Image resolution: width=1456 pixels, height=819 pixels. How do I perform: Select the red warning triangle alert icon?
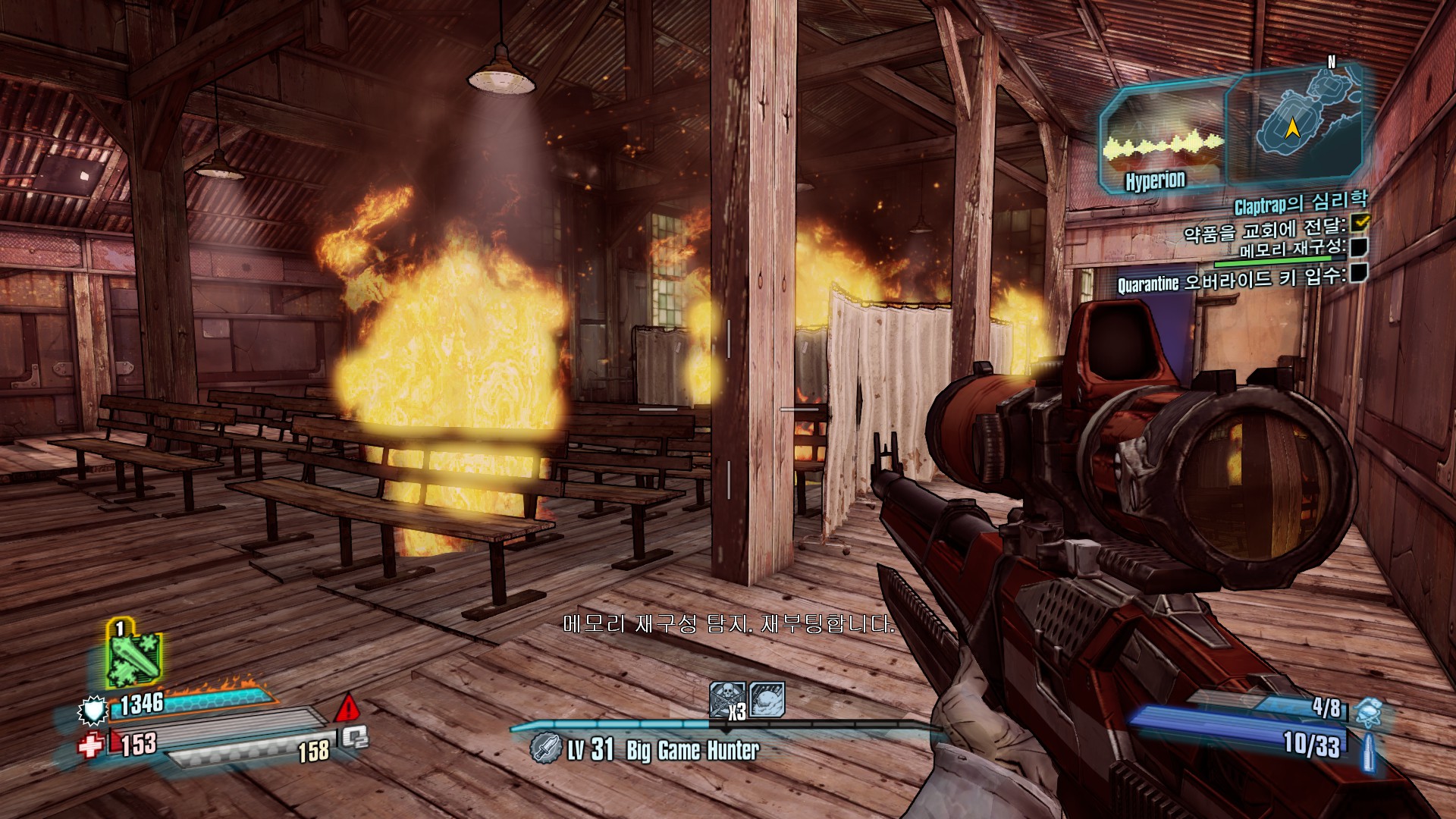[x=348, y=708]
